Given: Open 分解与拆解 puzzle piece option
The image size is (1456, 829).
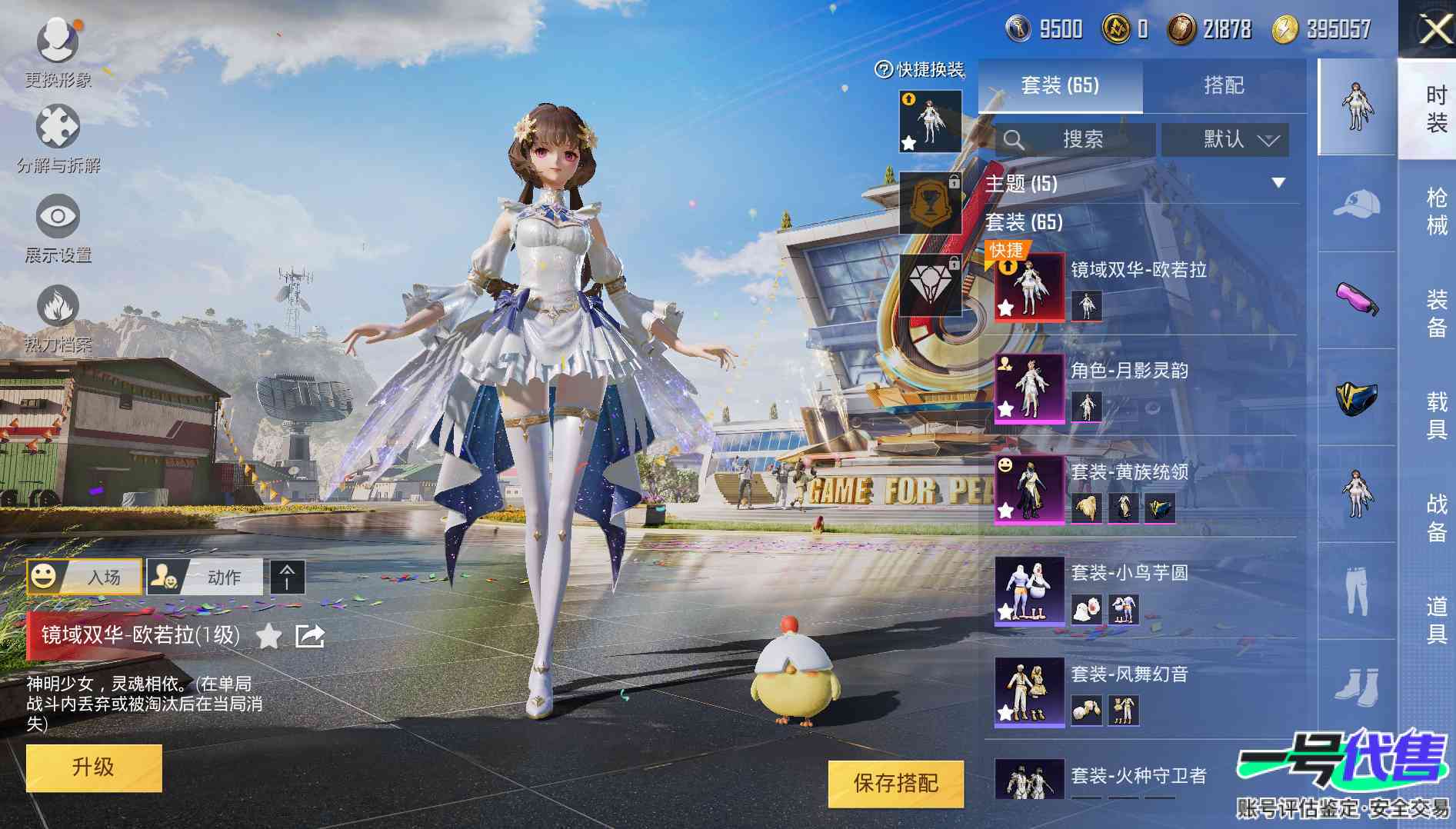Looking at the screenshot, I should coord(58,128).
